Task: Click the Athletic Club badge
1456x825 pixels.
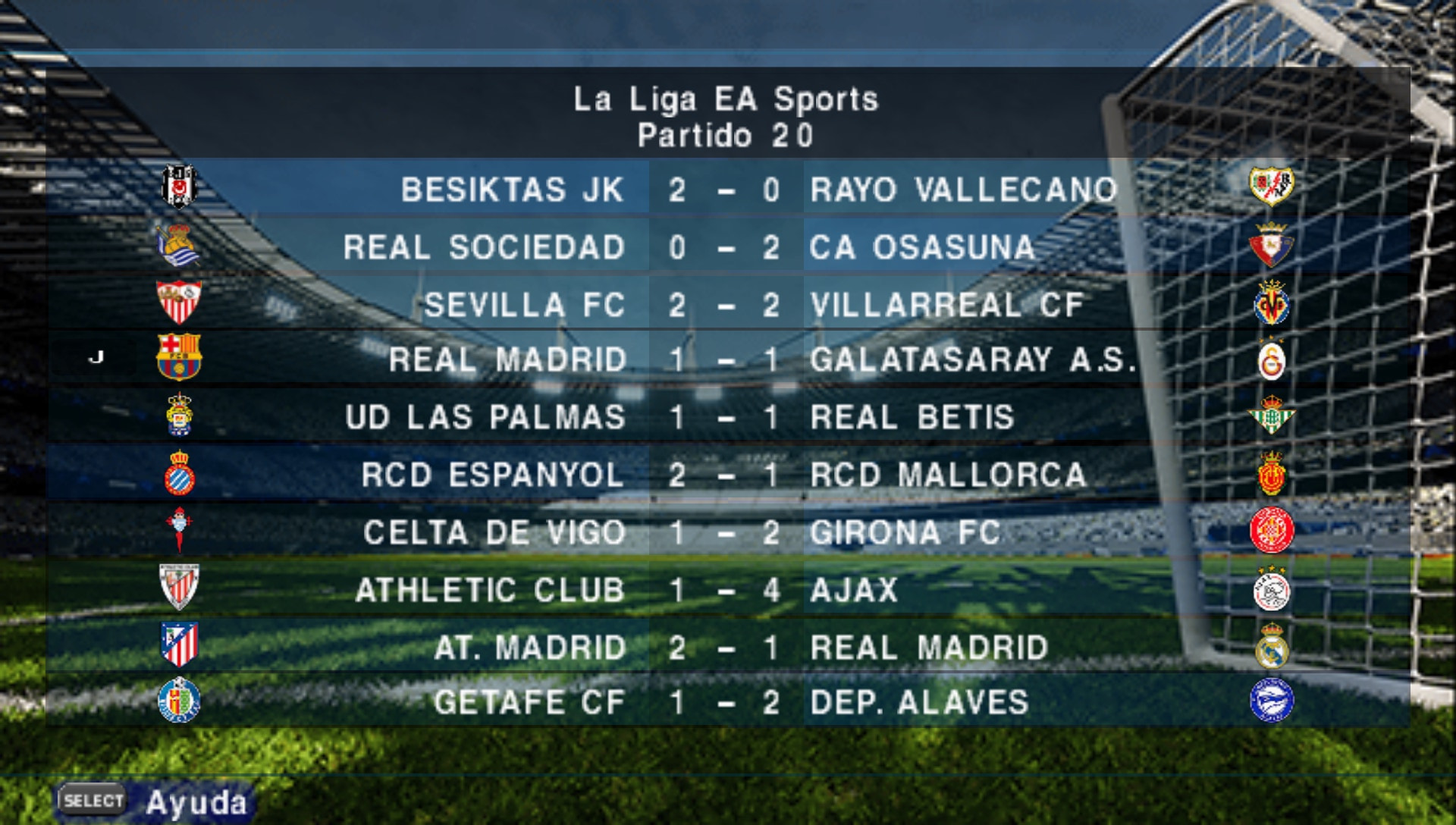Action: [x=180, y=588]
